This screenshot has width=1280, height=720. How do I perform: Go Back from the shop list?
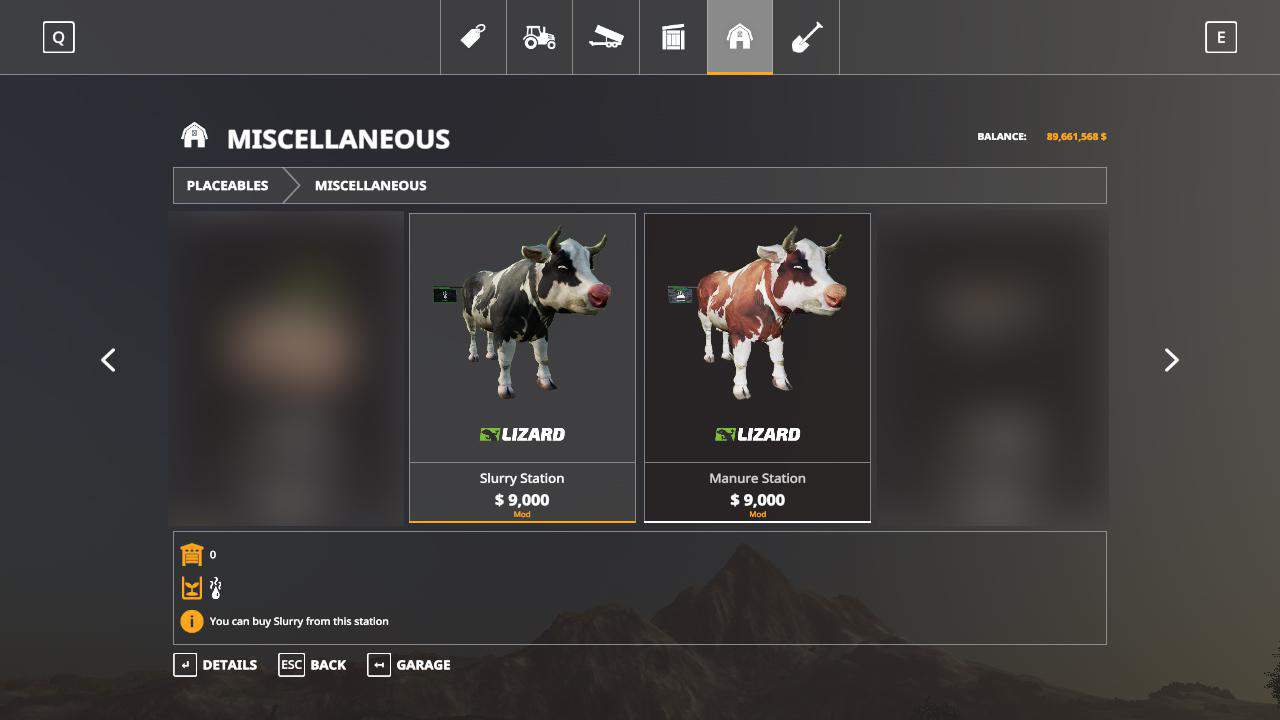pos(313,665)
